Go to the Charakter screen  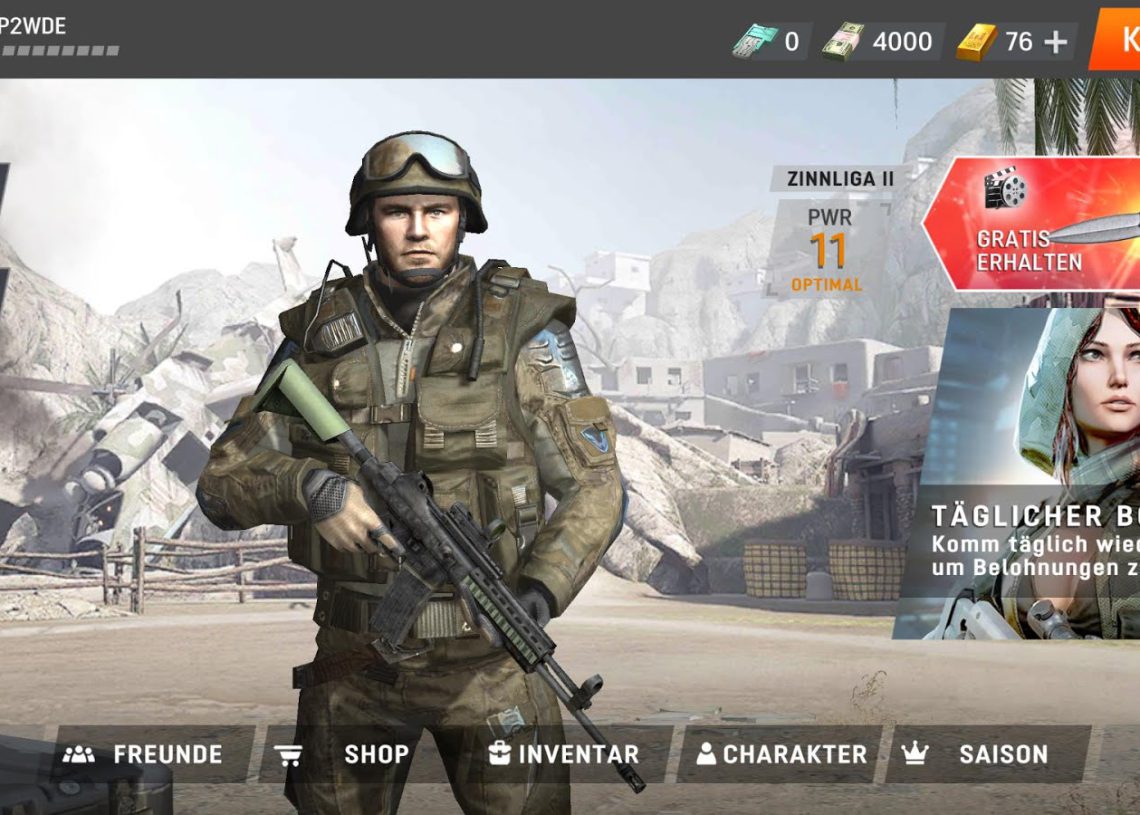coord(782,754)
